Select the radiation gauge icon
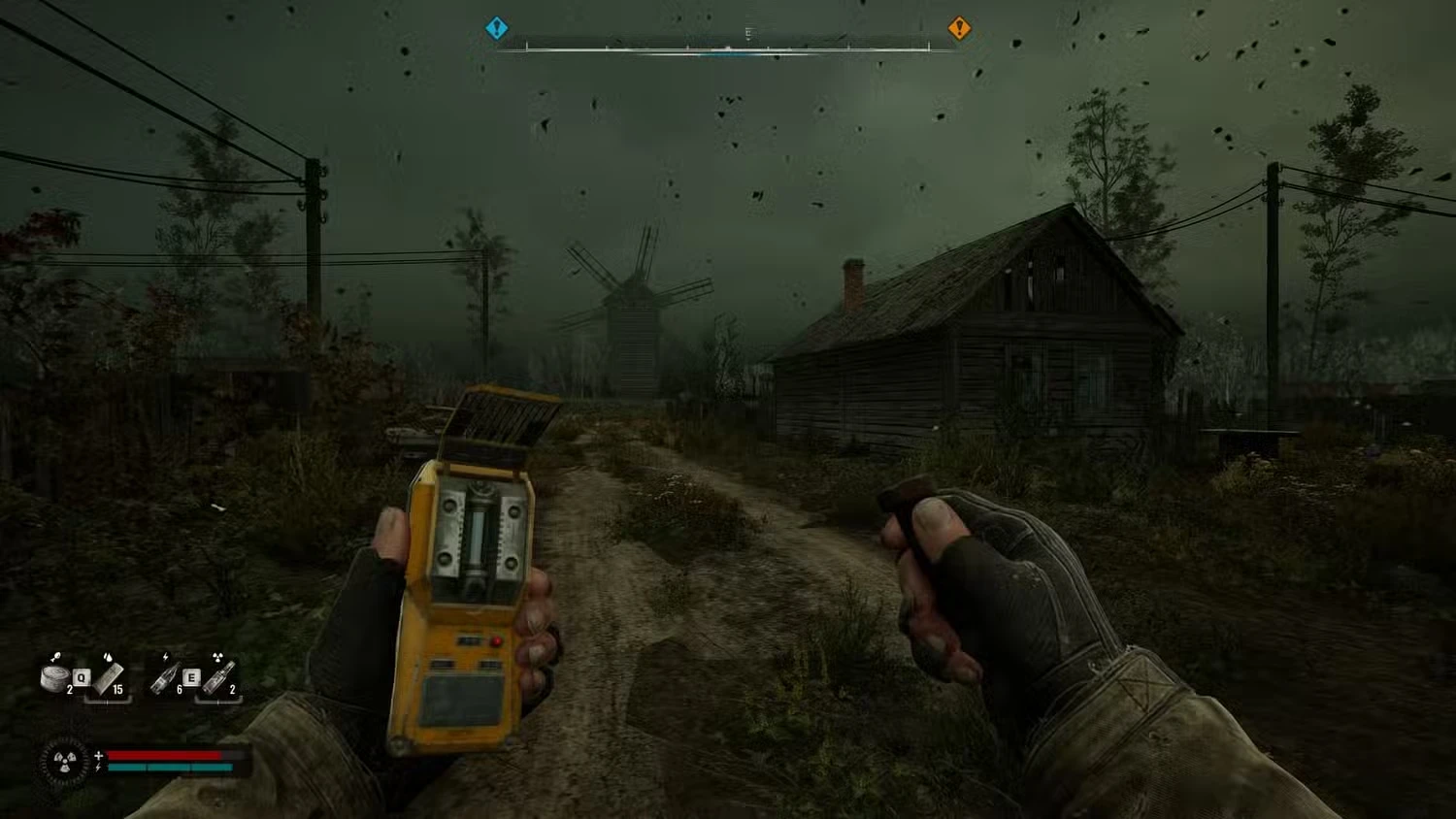This screenshot has height=819, width=1456. click(x=64, y=761)
